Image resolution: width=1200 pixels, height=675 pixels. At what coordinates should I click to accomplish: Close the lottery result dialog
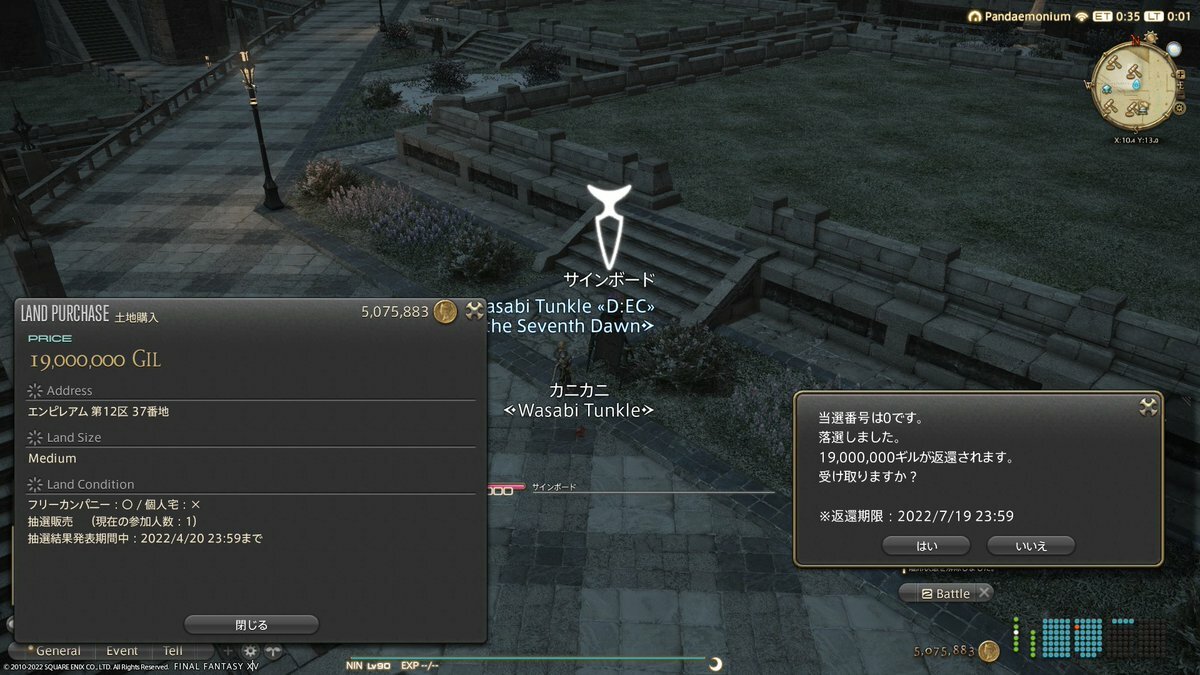pyautogui.click(x=1148, y=406)
